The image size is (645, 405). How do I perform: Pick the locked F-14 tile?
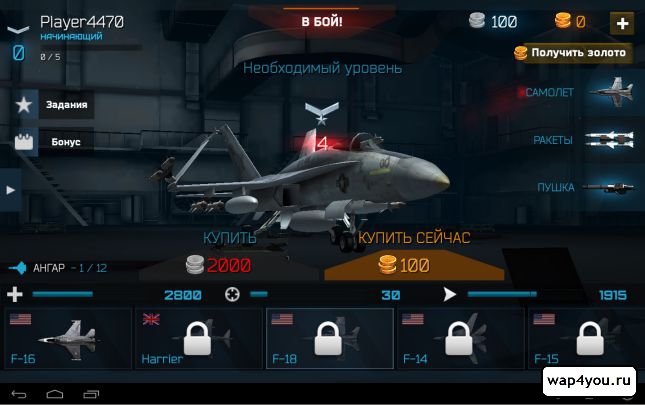[460, 339]
